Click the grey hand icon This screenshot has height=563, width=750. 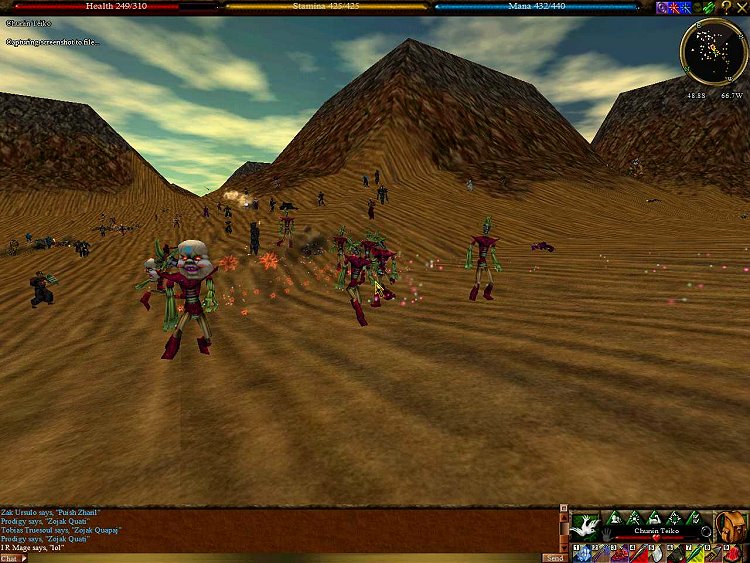(605, 534)
